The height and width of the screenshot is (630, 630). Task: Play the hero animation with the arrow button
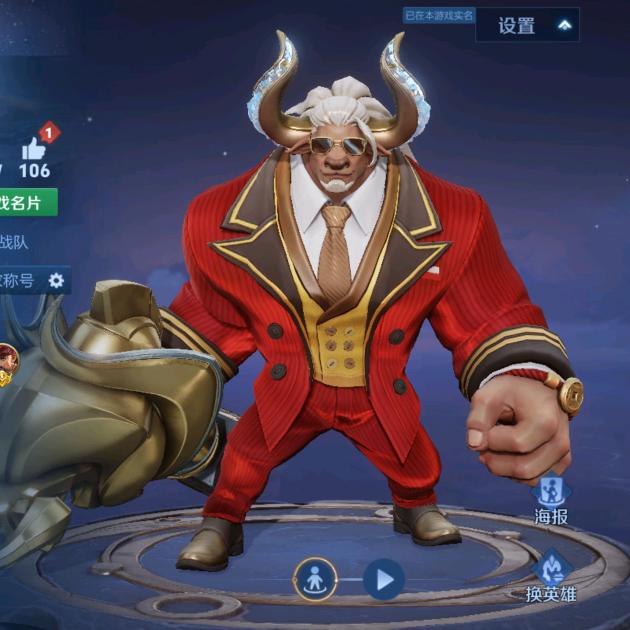[383, 578]
